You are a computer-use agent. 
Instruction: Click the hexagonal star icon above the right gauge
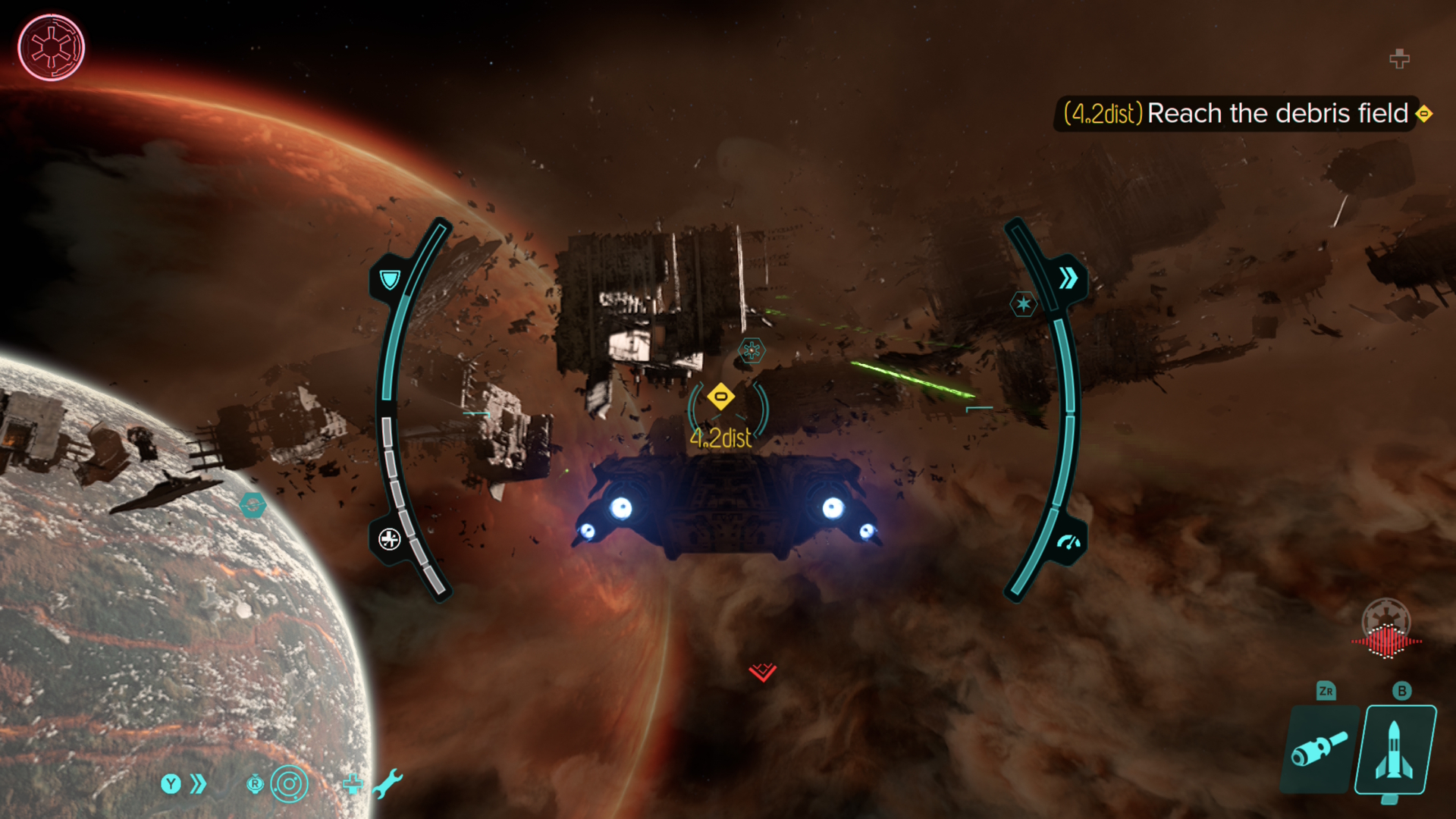pyautogui.click(x=1024, y=302)
